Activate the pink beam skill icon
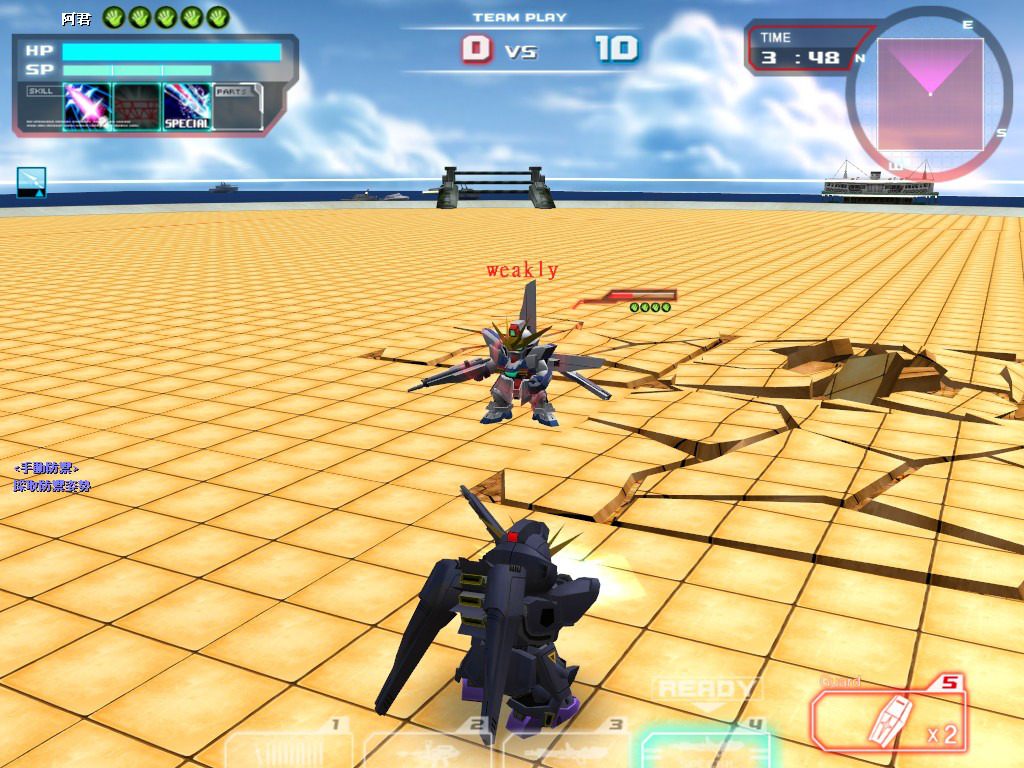Image resolution: width=1024 pixels, height=768 pixels. (x=87, y=107)
